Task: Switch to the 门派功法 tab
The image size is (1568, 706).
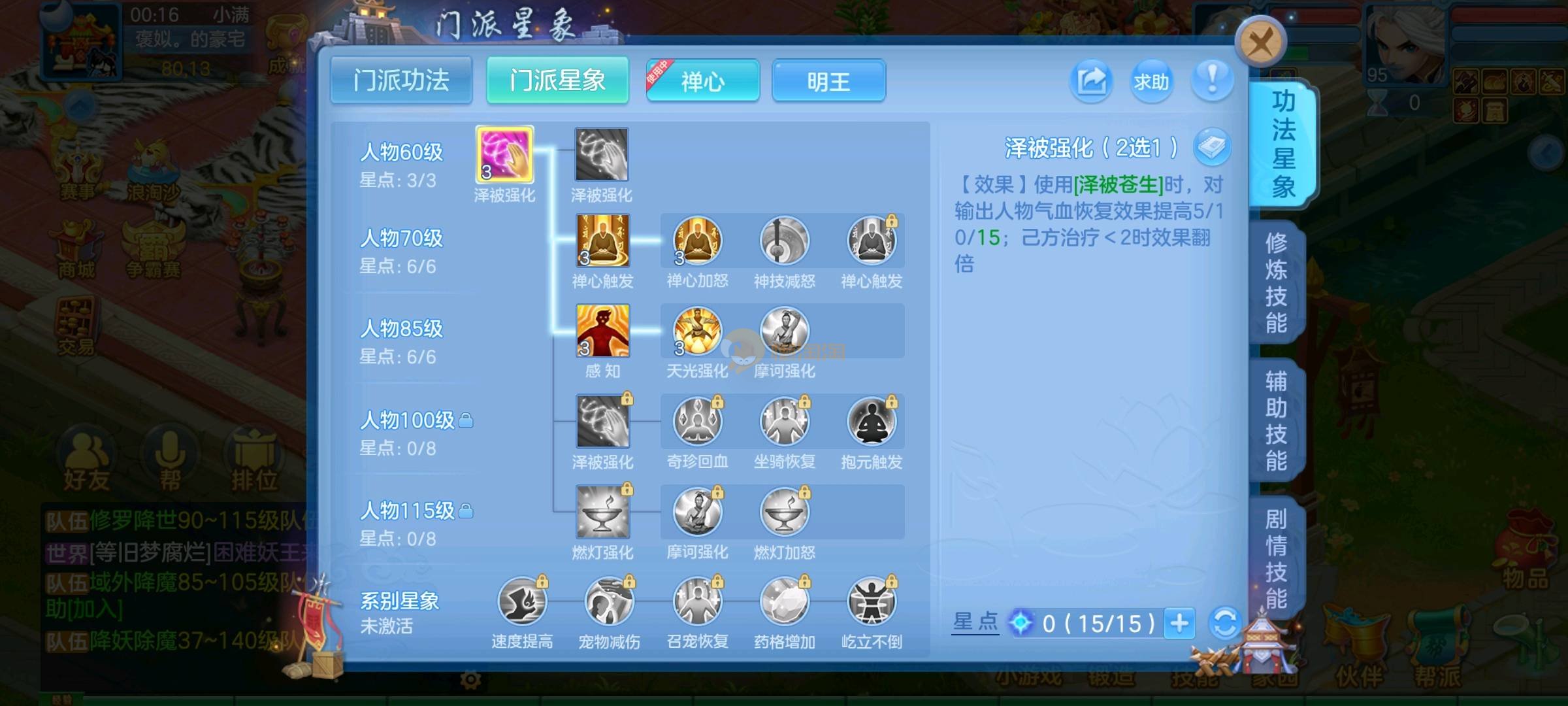Action: click(401, 80)
